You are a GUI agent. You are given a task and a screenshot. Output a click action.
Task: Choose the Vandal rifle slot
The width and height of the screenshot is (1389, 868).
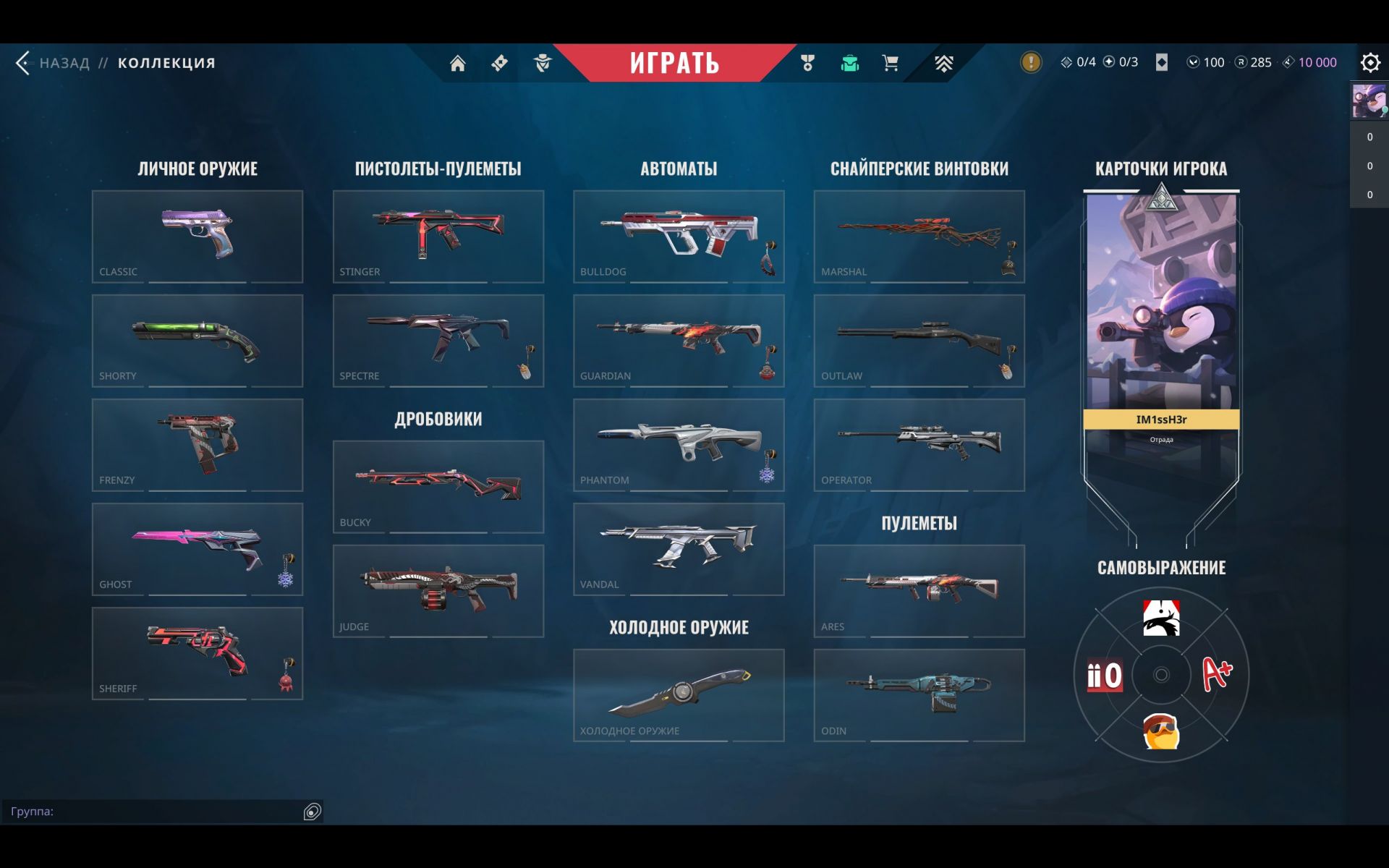coord(678,549)
